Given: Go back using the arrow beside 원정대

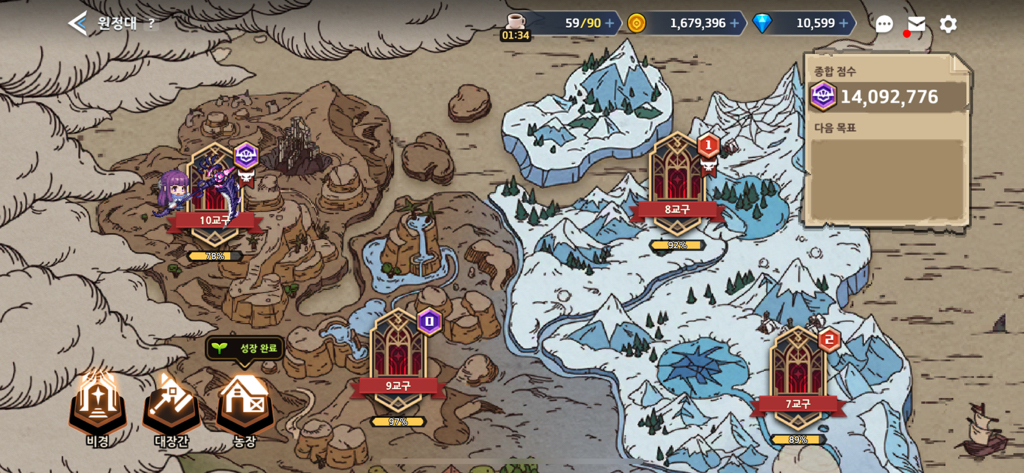Looking at the screenshot, I should (78, 23).
